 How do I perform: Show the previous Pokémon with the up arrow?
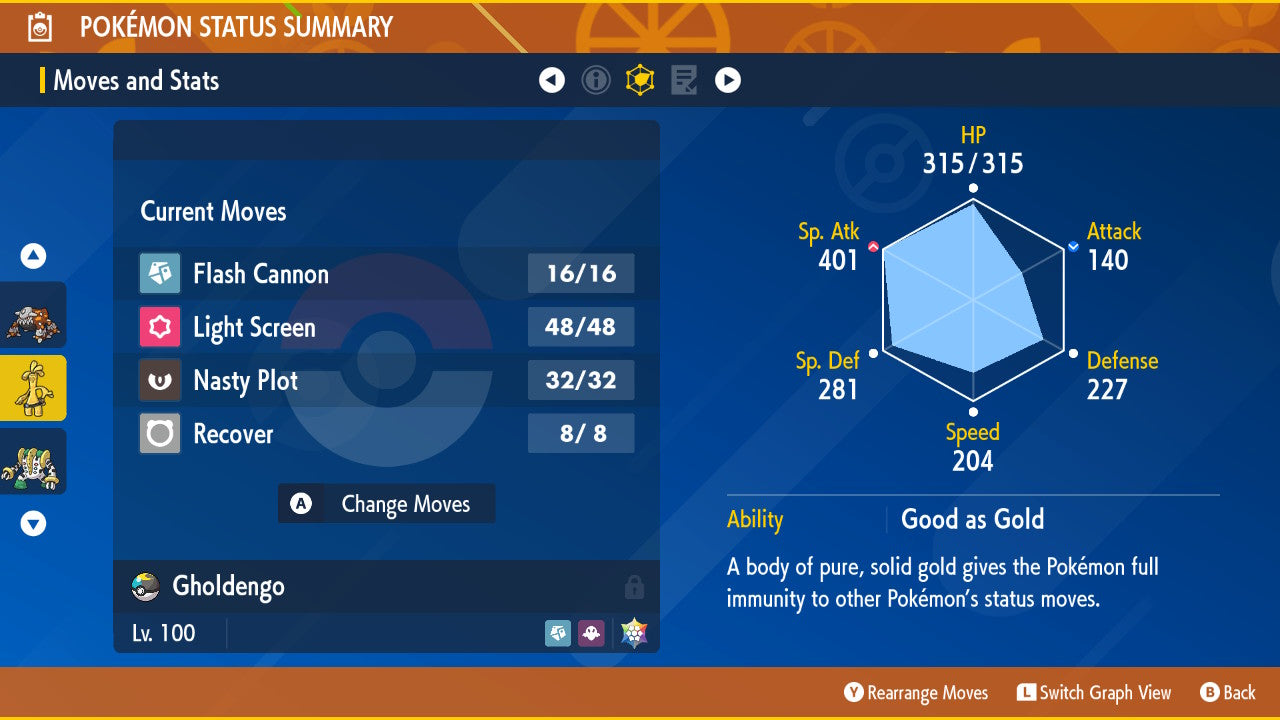(x=33, y=257)
